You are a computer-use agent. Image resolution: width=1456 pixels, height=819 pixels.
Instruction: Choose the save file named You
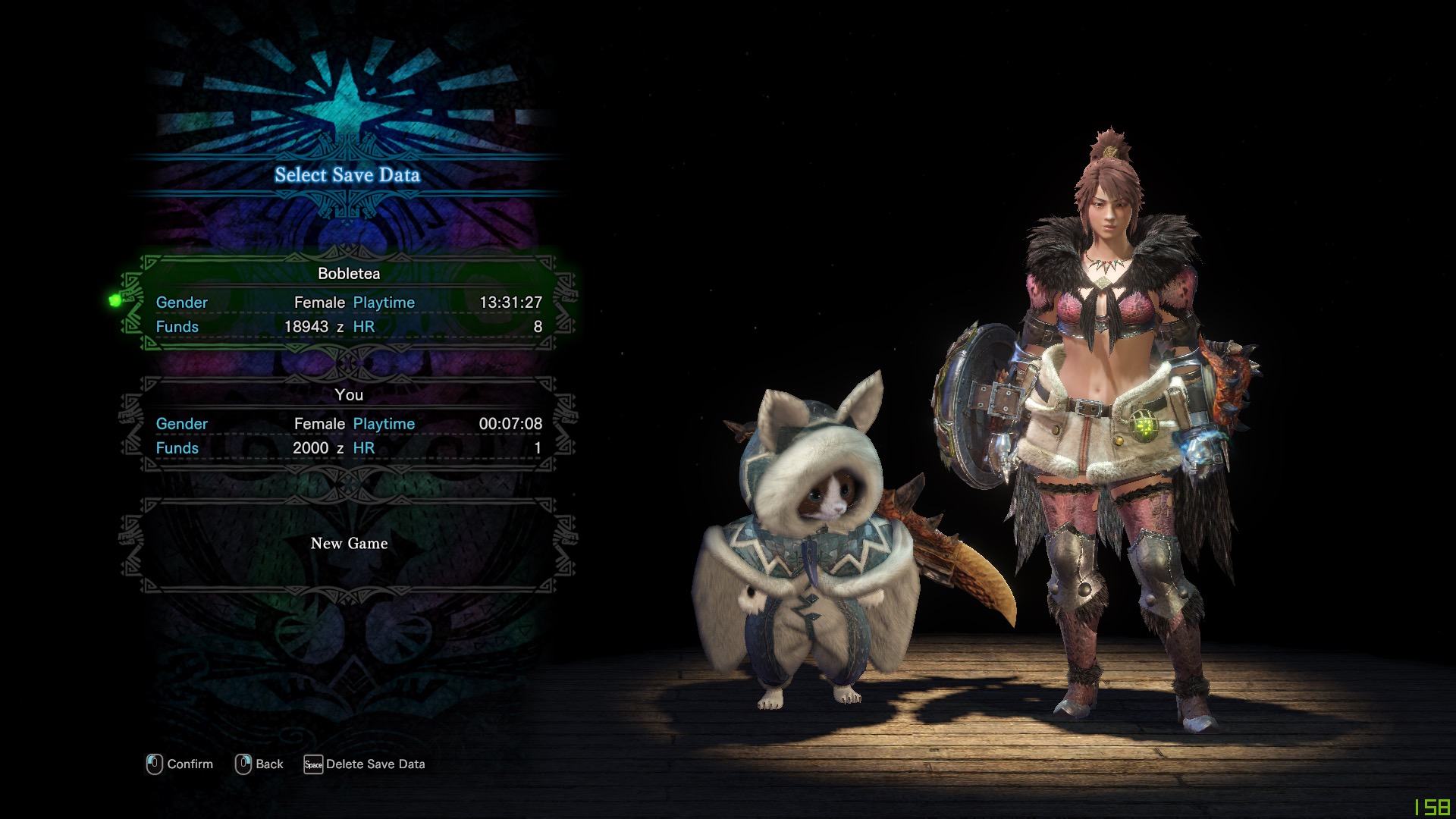pyautogui.click(x=349, y=423)
